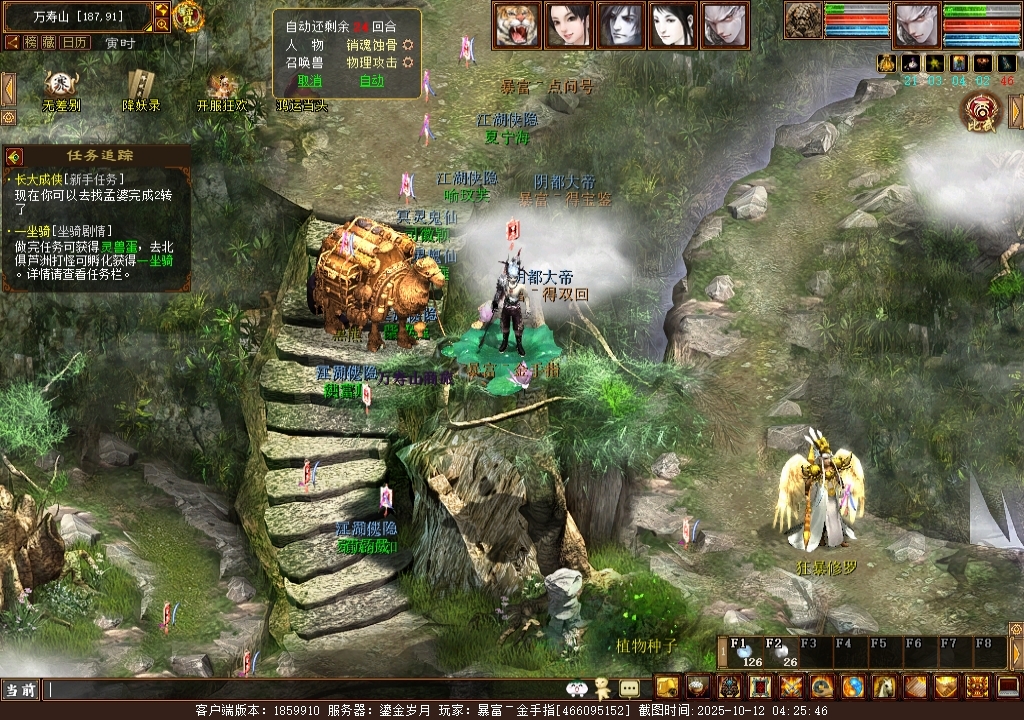Click the green 自动 auto-battle link
Image resolution: width=1024 pixels, height=720 pixels.
coord(371,81)
